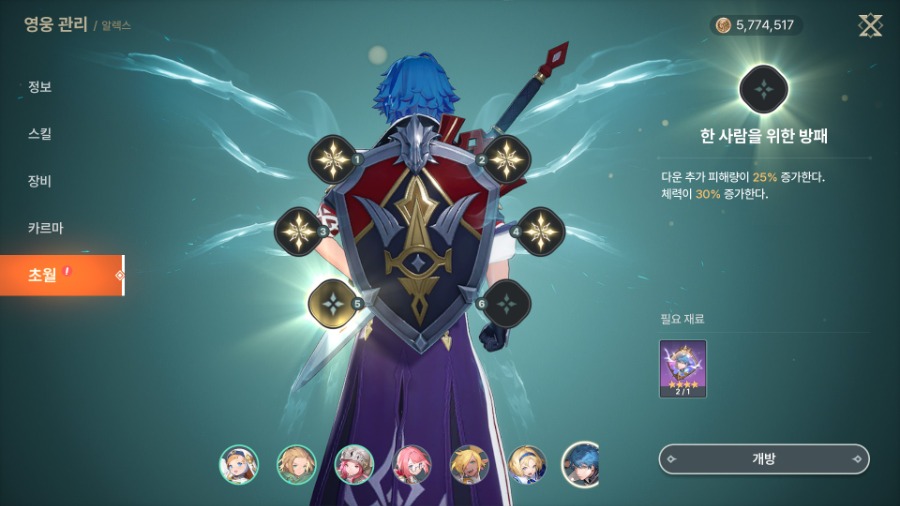Screen dimensions: 900x506
Task: Close the hero management screen
Action: point(870,25)
